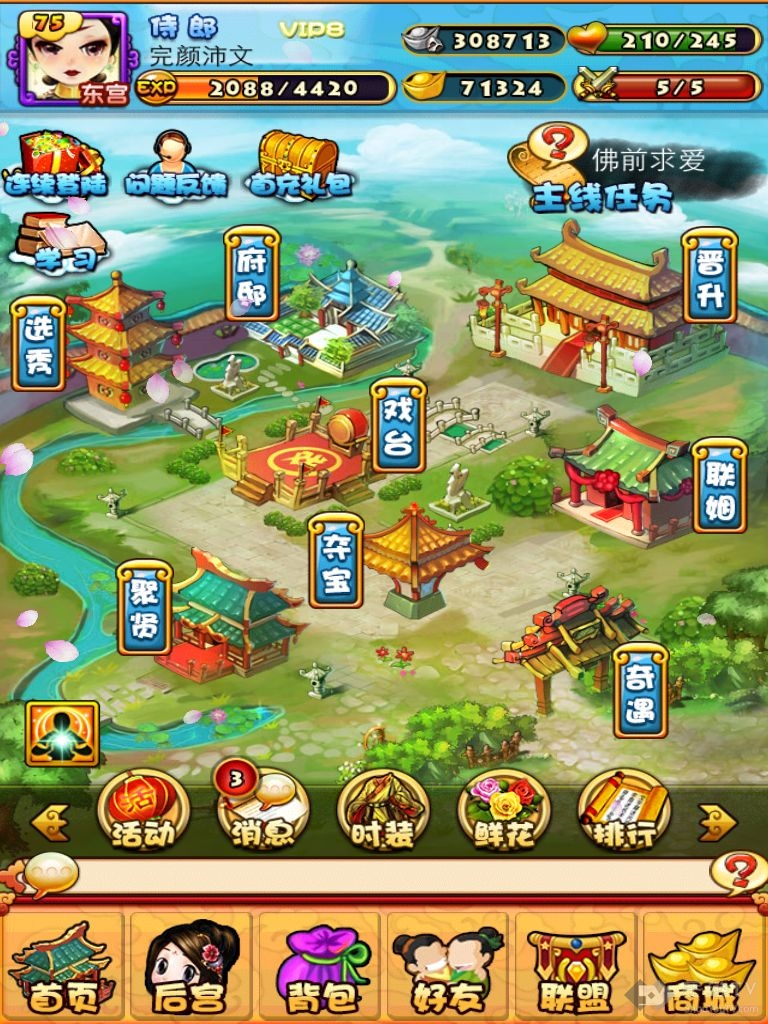Tap the chat bubble on the message bar
The height and width of the screenshot is (1024, 768).
click(x=51, y=874)
